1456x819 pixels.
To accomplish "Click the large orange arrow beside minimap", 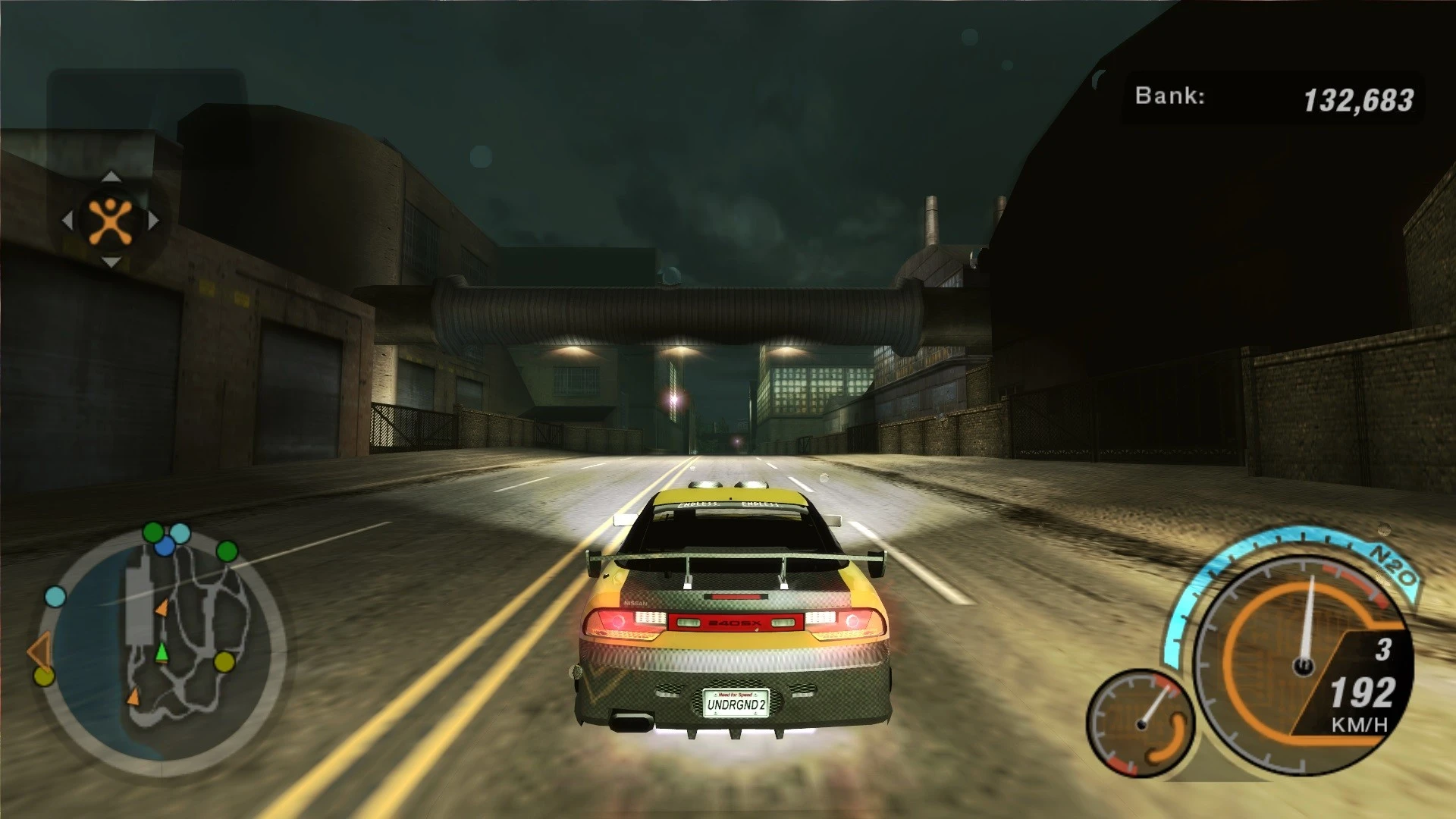I will [39, 650].
